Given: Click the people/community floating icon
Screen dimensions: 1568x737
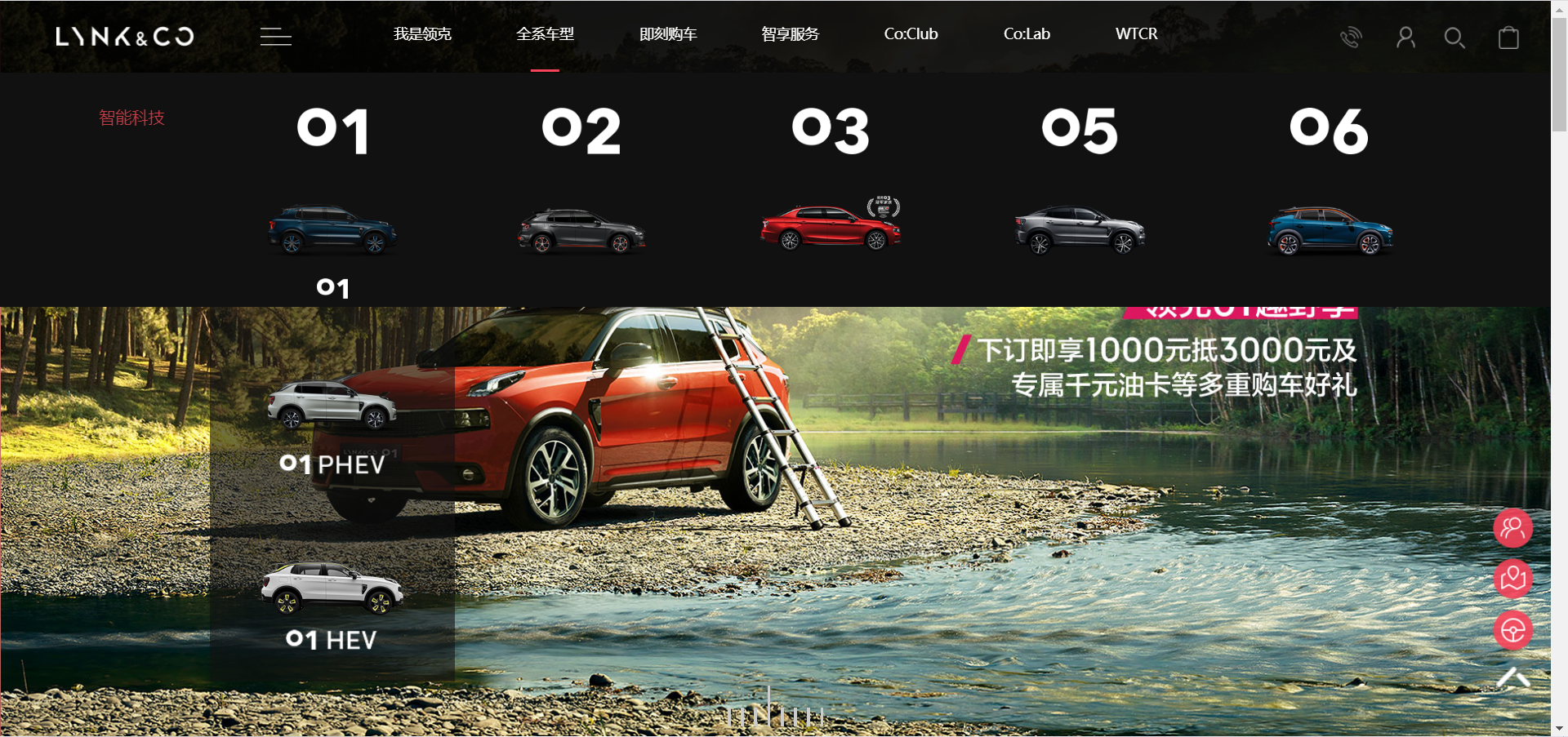Looking at the screenshot, I should (1512, 528).
